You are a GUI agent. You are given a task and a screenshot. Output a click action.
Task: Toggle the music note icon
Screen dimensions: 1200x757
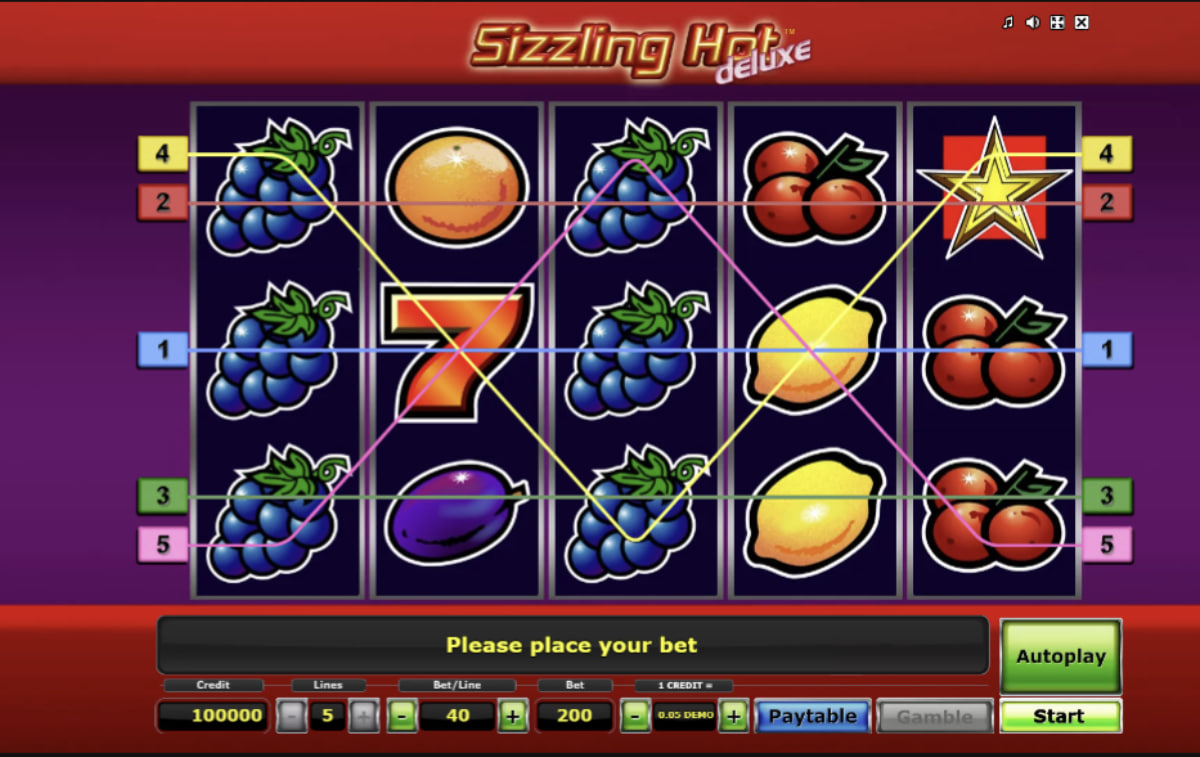[1008, 23]
